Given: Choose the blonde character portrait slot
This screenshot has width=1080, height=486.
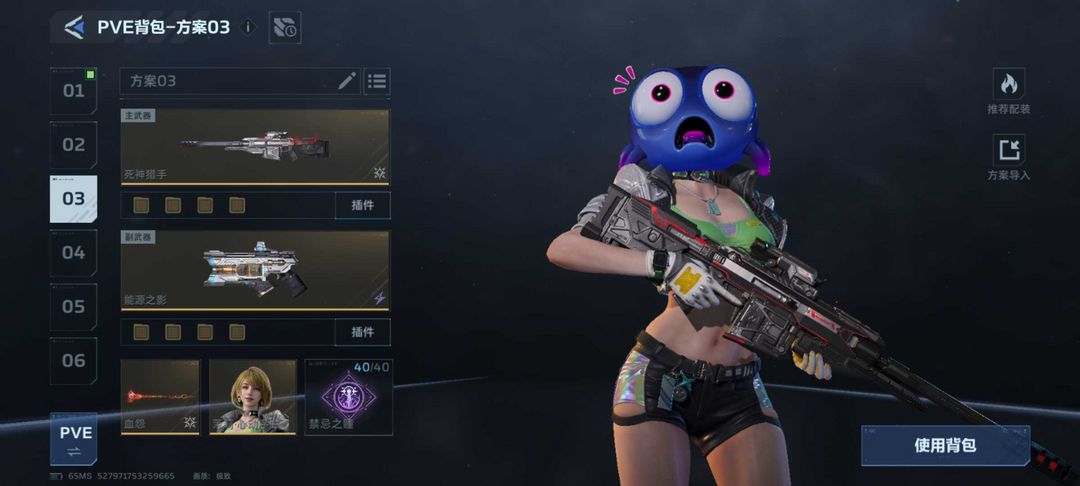Looking at the screenshot, I should (252, 397).
